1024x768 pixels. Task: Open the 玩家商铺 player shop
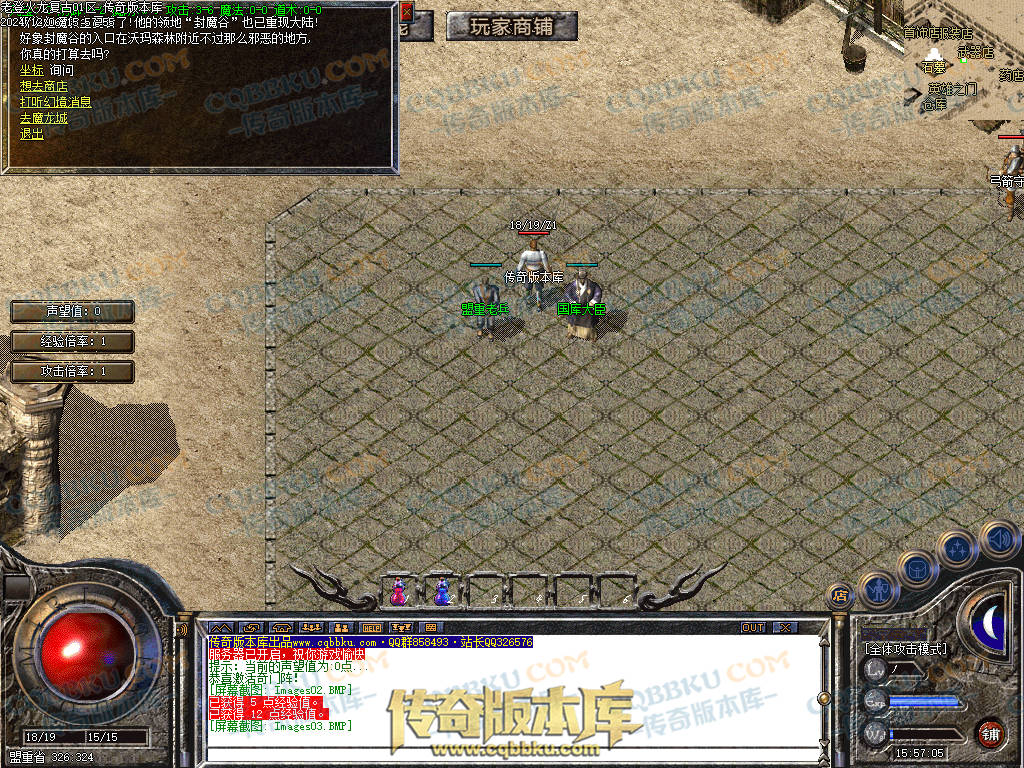(x=512, y=27)
